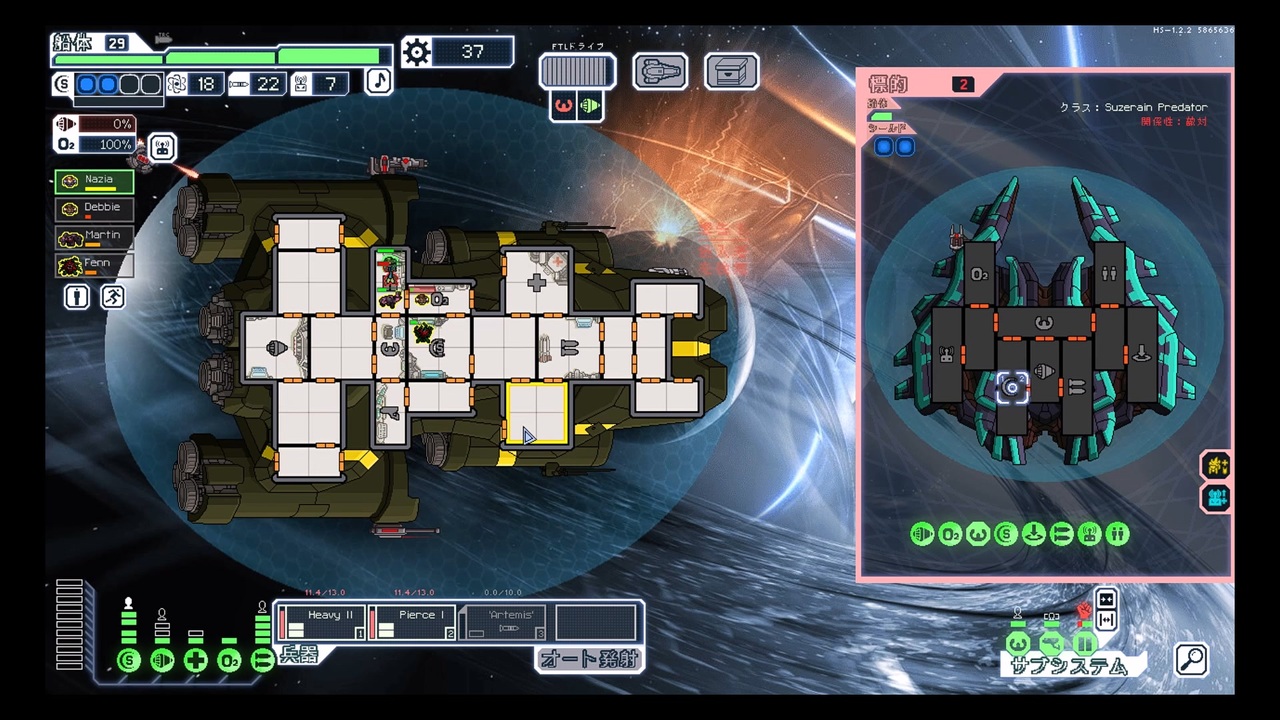Viewport: 1280px width, 720px height.
Task: Send crew to stations with the person icon
Action: point(77,297)
